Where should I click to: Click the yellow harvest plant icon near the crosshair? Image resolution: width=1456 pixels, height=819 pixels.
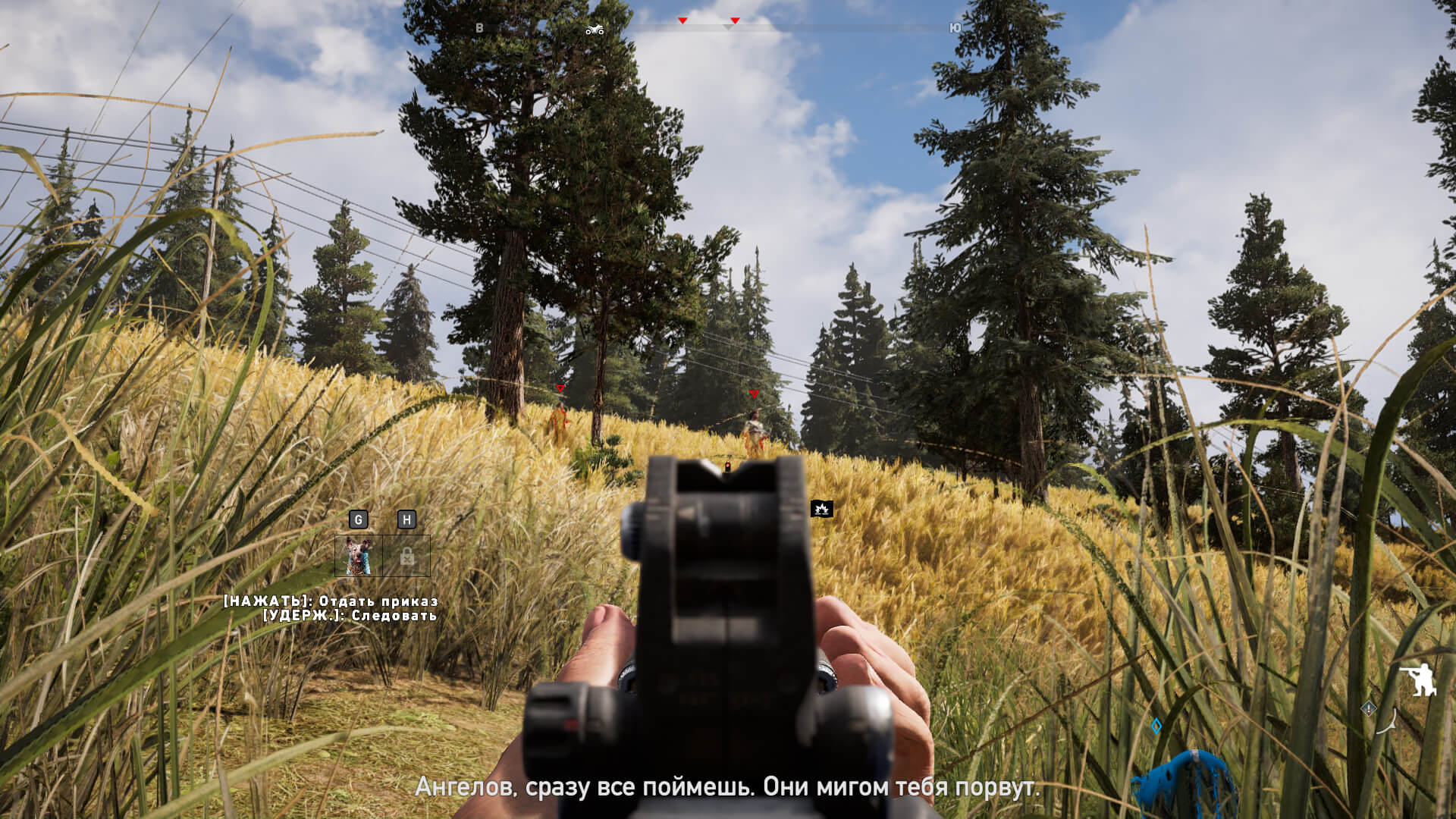pyautogui.click(x=823, y=509)
